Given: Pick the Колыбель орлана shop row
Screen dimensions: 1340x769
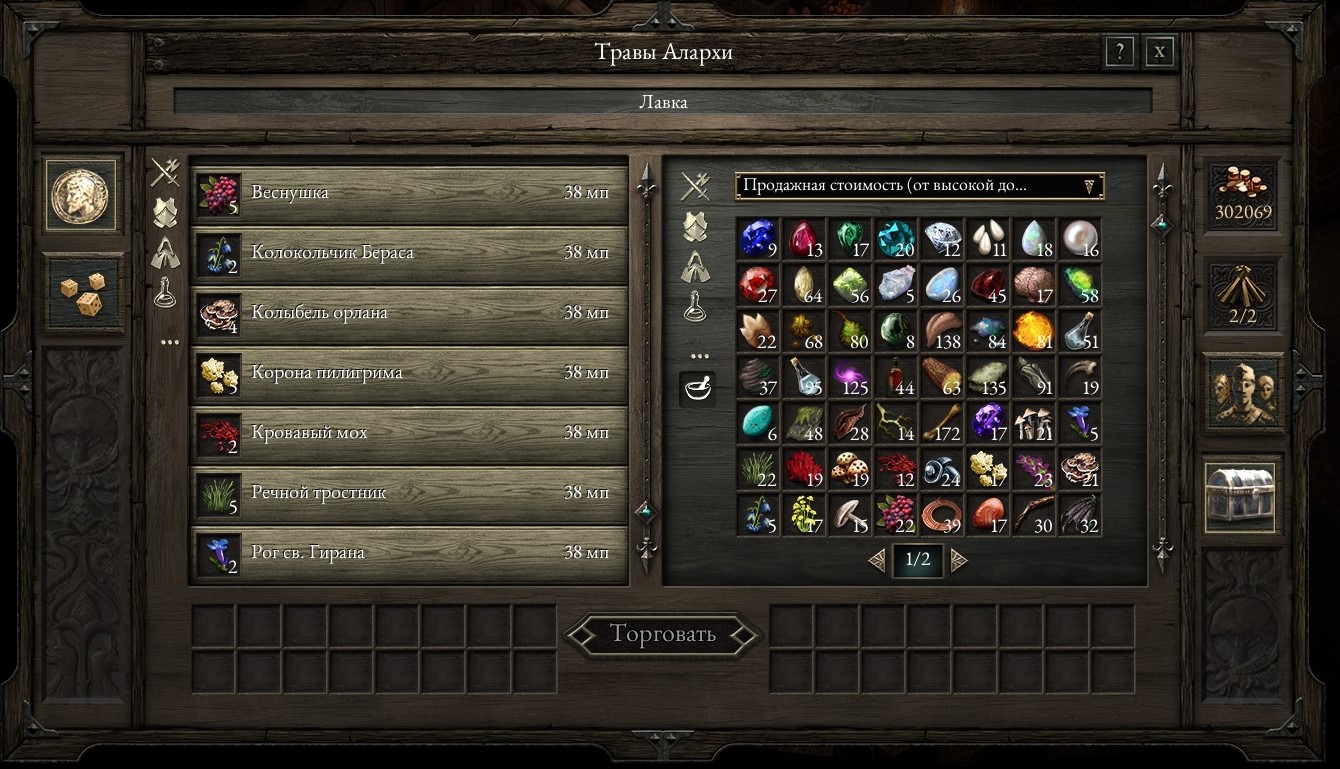Looking at the screenshot, I should 408,313.
